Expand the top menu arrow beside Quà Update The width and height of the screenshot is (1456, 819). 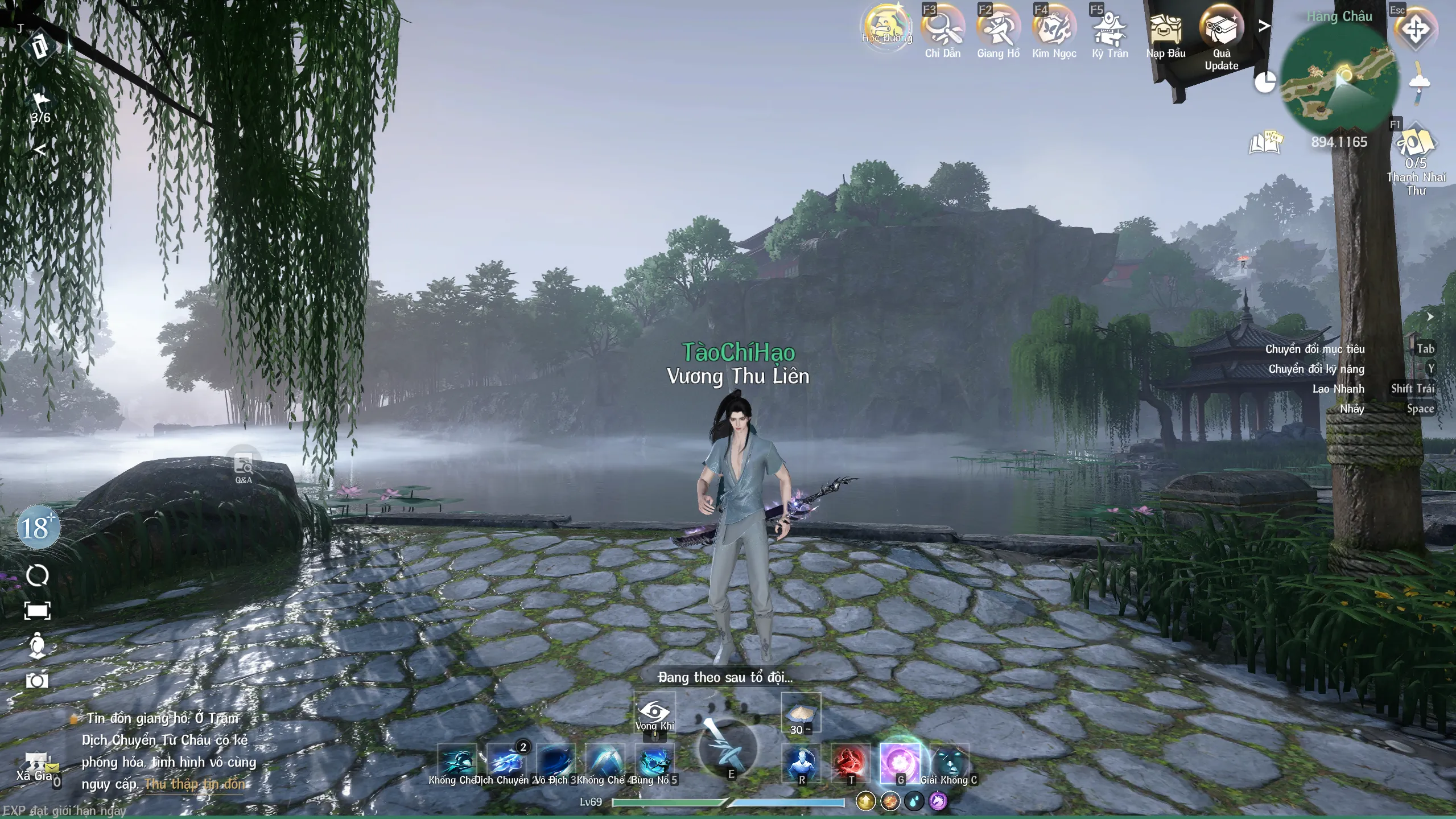[x=1264, y=26]
